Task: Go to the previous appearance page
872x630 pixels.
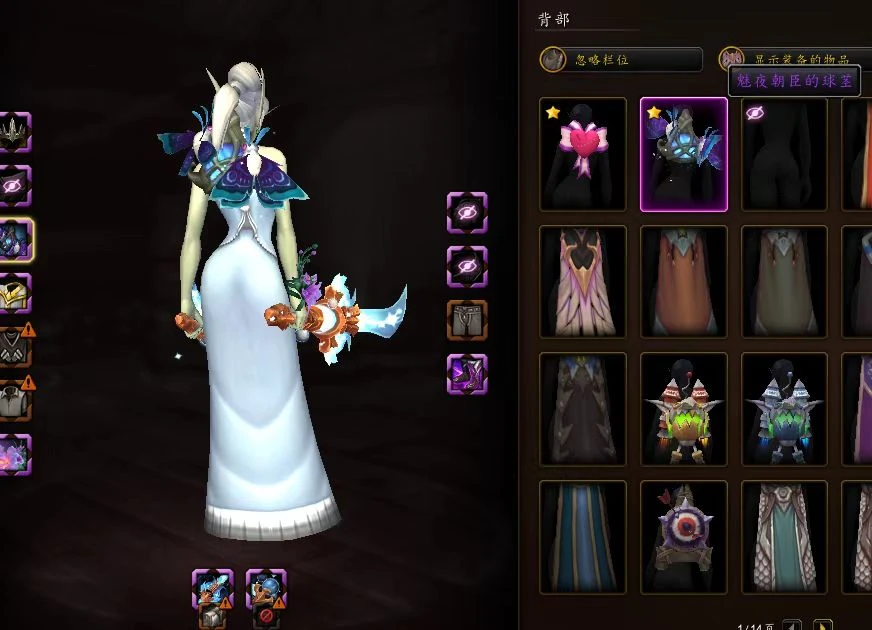Action: point(792,626)
